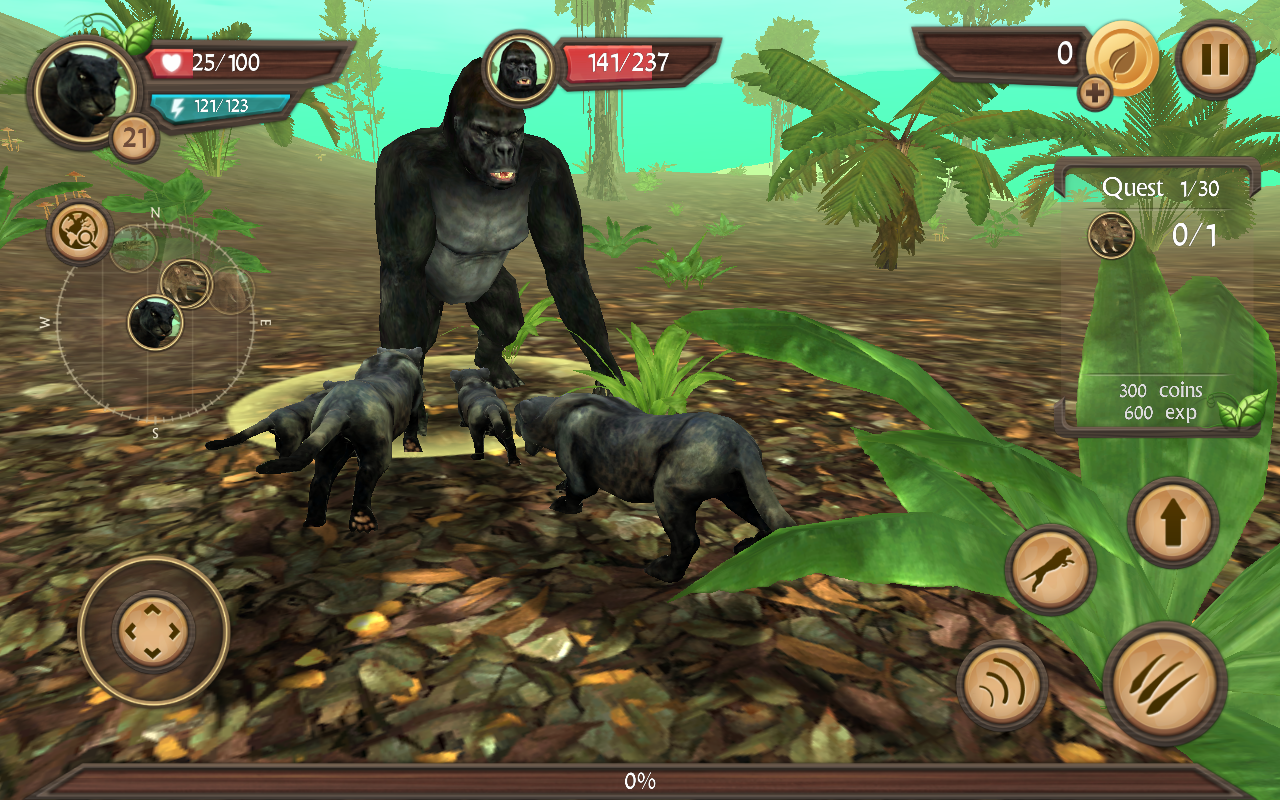Image resolution: width=1280 pixels, height=800 pixels.
Task: Pause the game with the pause button
Action: [1215, 60]
